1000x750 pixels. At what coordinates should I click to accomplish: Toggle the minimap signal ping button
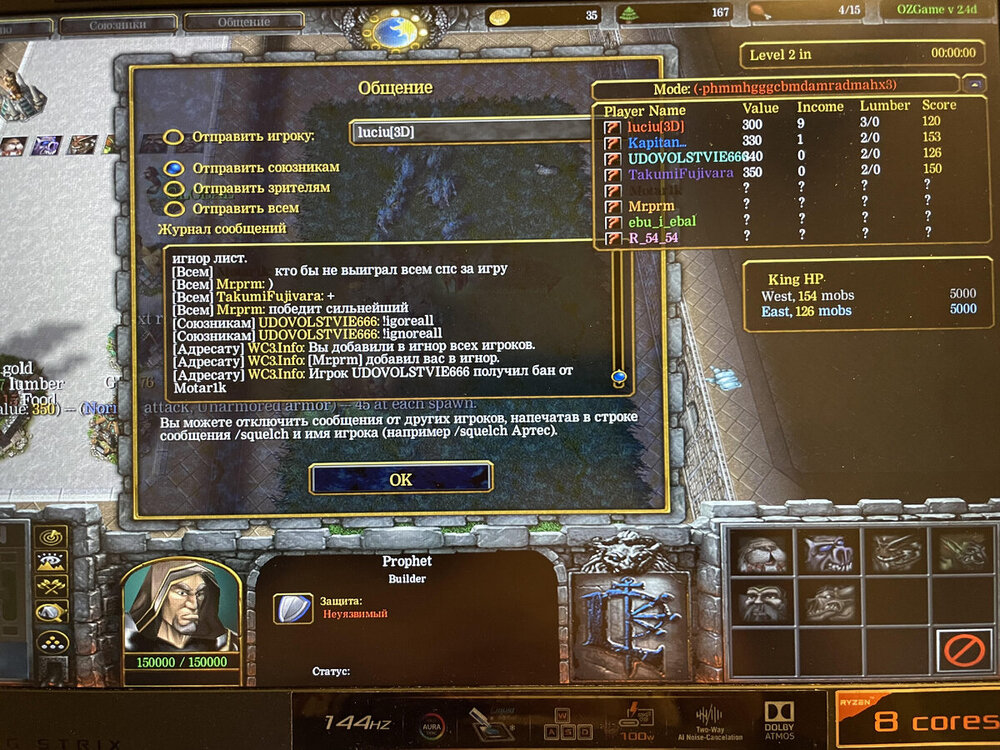tap(50, 537)
